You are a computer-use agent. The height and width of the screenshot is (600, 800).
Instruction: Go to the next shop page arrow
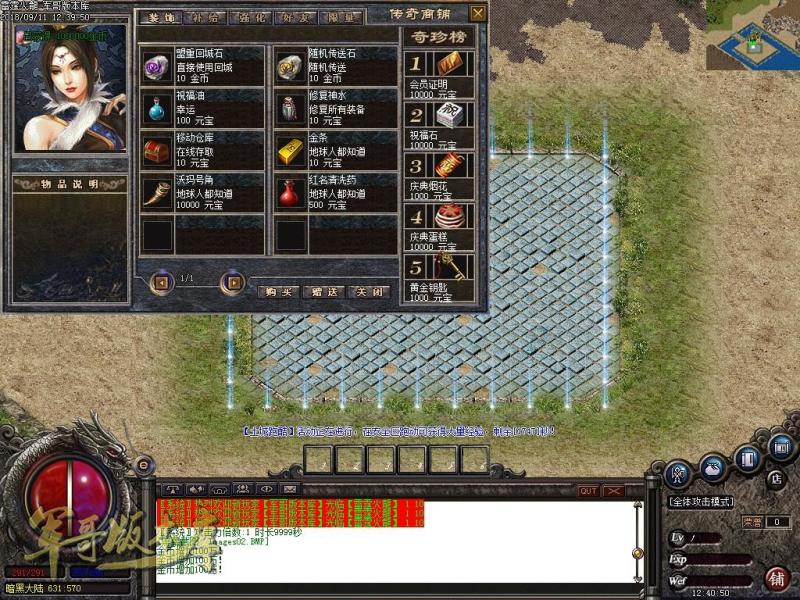pyautogui.click(x=231, y=282)
